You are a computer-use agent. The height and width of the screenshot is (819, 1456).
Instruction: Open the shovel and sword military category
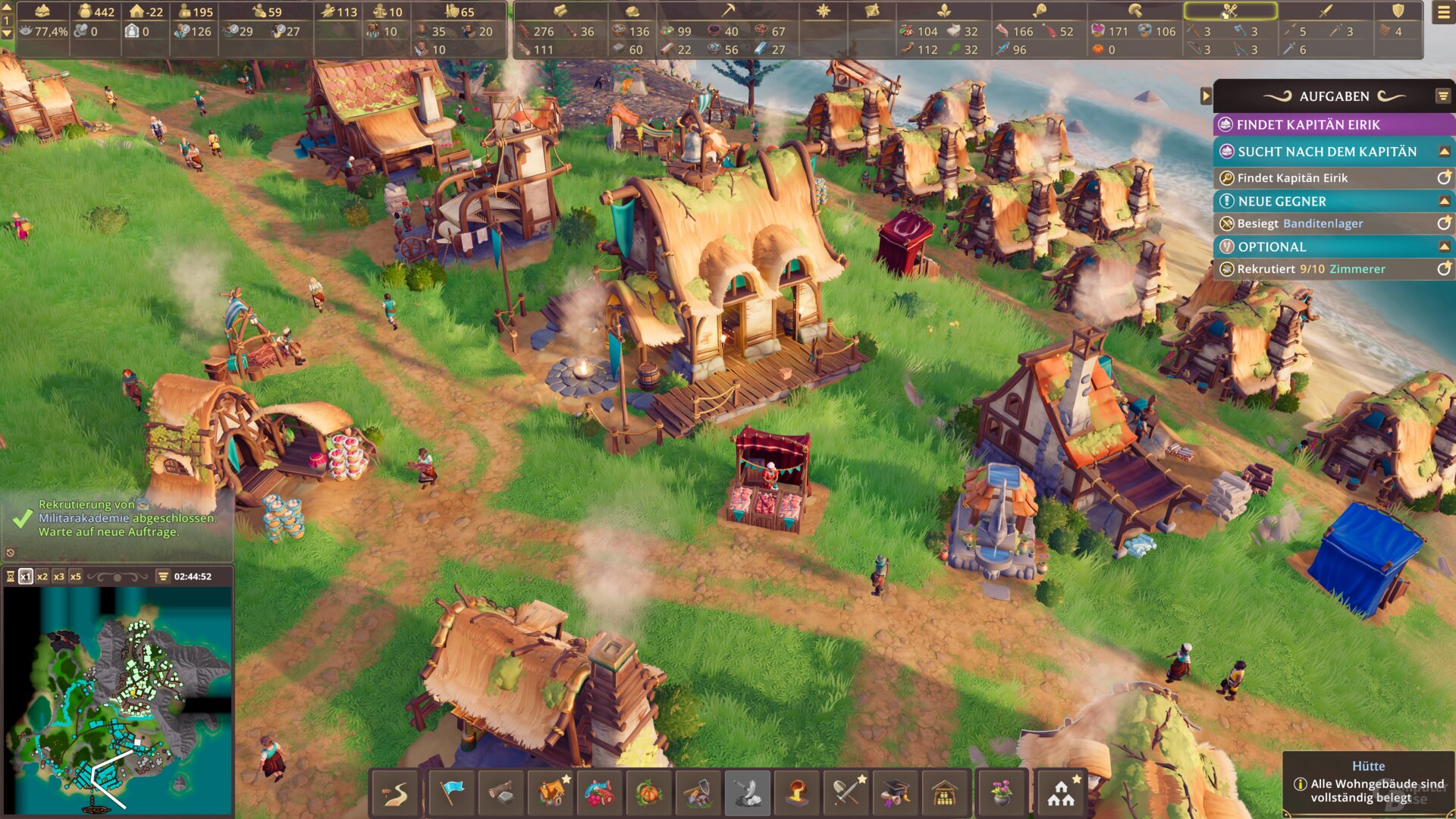pos(846,793)
